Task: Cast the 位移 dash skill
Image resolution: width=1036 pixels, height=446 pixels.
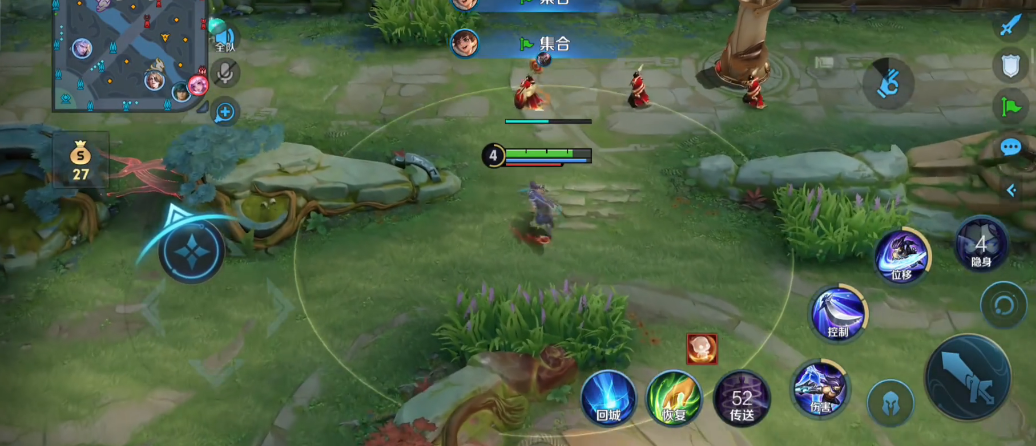Action: tap(902, 257)
